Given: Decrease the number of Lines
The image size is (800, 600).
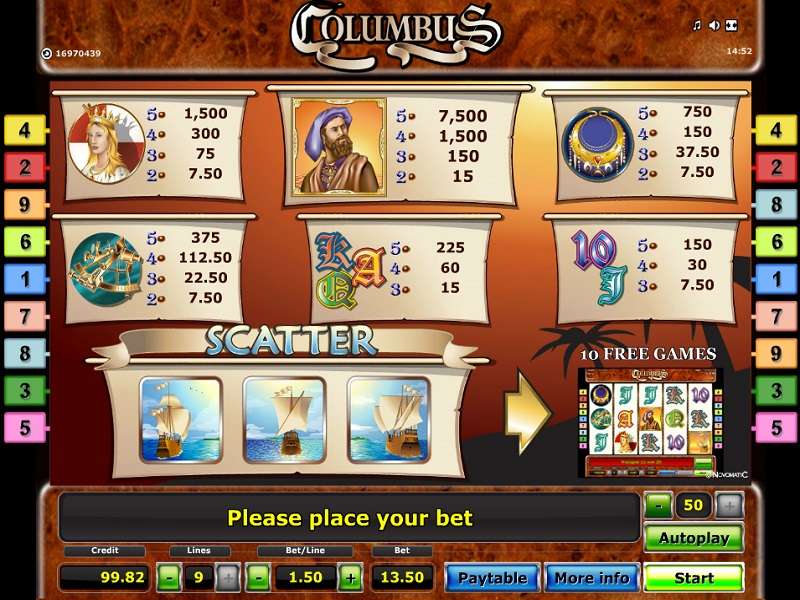Looking at the screenshot, I should coord(170,577).
